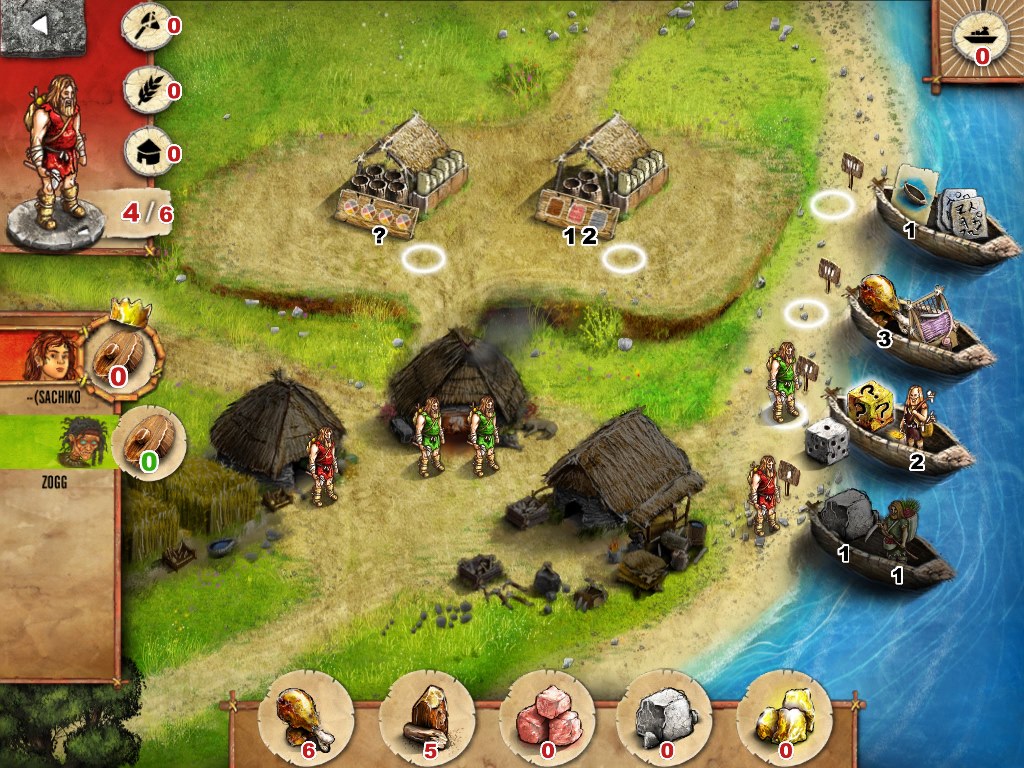
Task: Open the boat civilization card counter
Action: pos(974,42)
